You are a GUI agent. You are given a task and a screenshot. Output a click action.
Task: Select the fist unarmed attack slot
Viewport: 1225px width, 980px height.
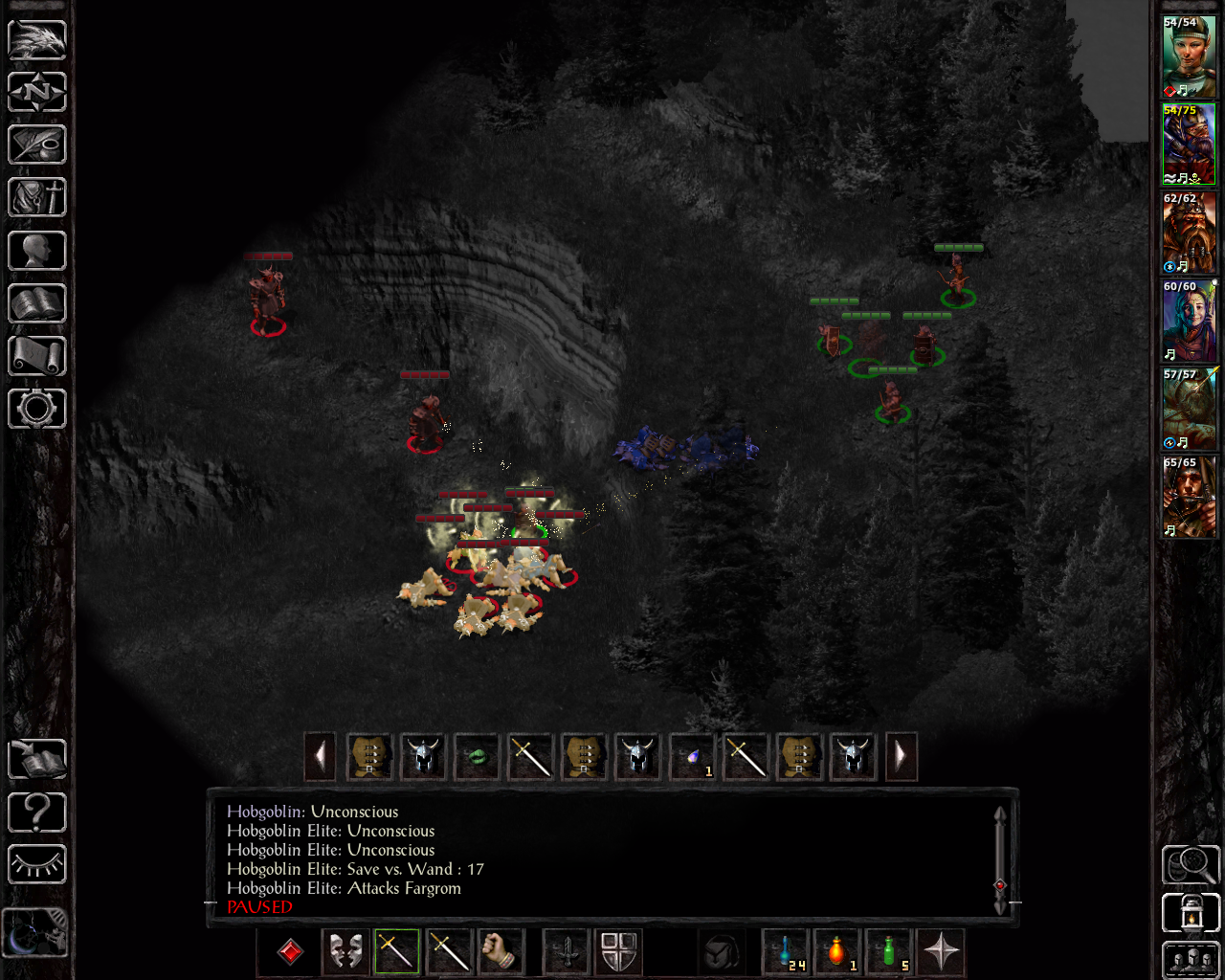click(x=500, y=951)
